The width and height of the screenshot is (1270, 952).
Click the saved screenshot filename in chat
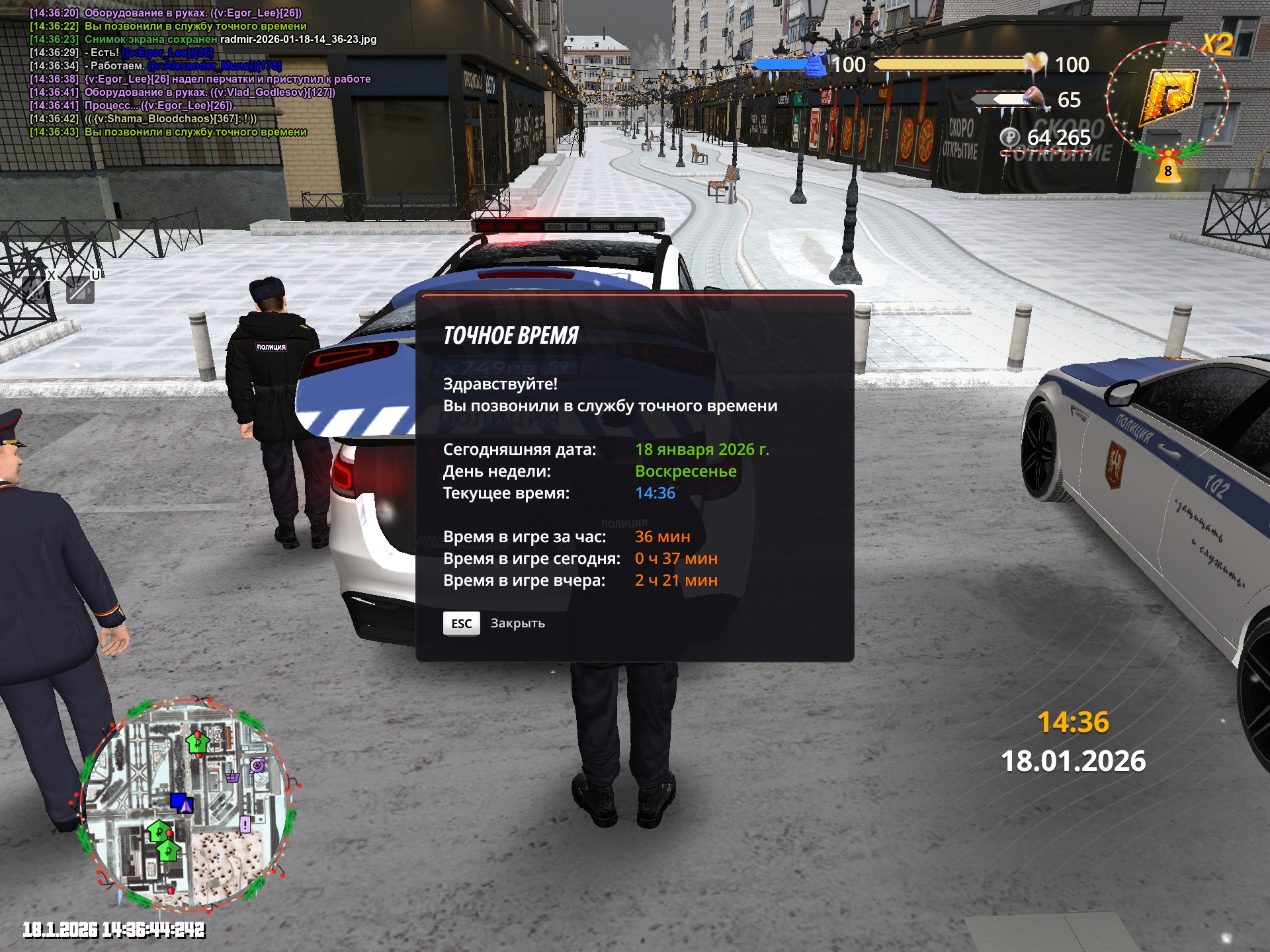coord(298,40)
